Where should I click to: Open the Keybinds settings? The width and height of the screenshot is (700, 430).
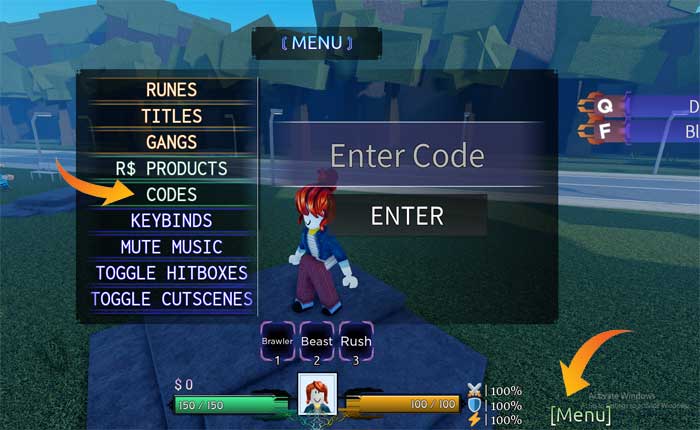pos(171,220)
